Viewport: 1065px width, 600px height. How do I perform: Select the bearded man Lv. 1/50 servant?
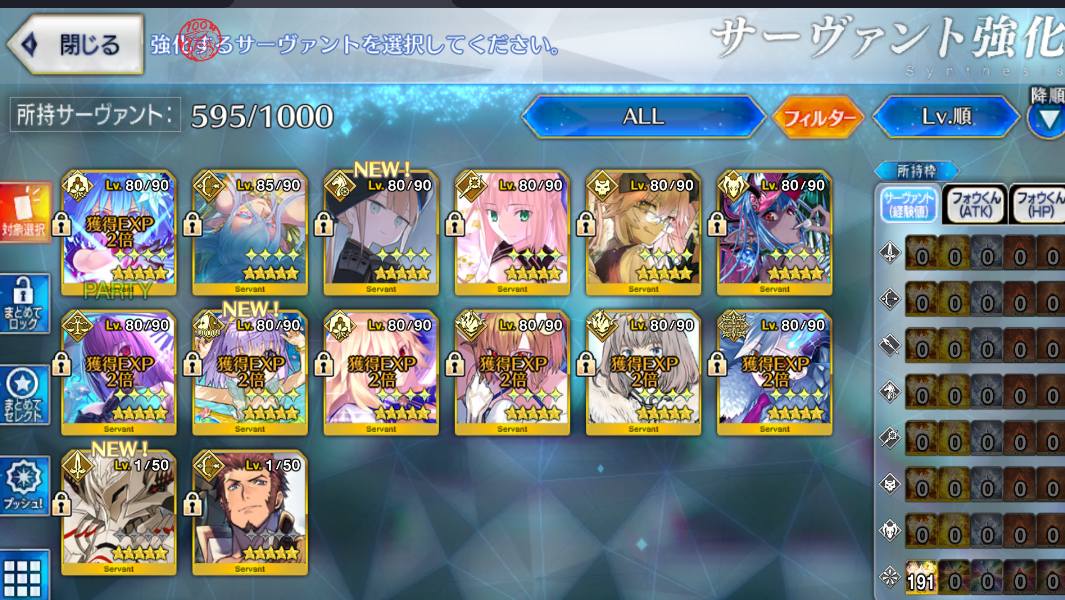click(x=250, y=511)
